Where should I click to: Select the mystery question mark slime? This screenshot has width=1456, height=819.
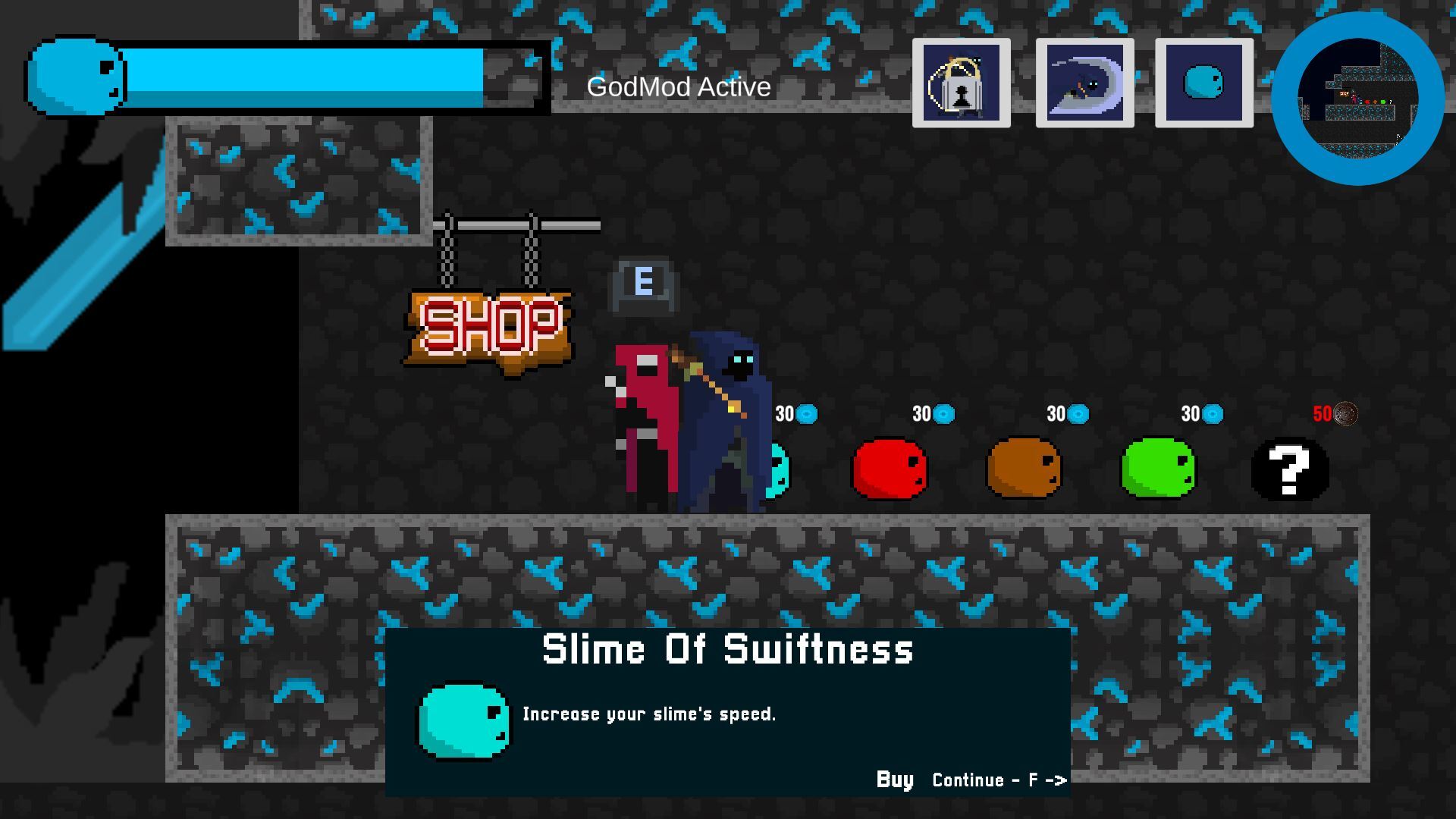[x=1289, y=470]
